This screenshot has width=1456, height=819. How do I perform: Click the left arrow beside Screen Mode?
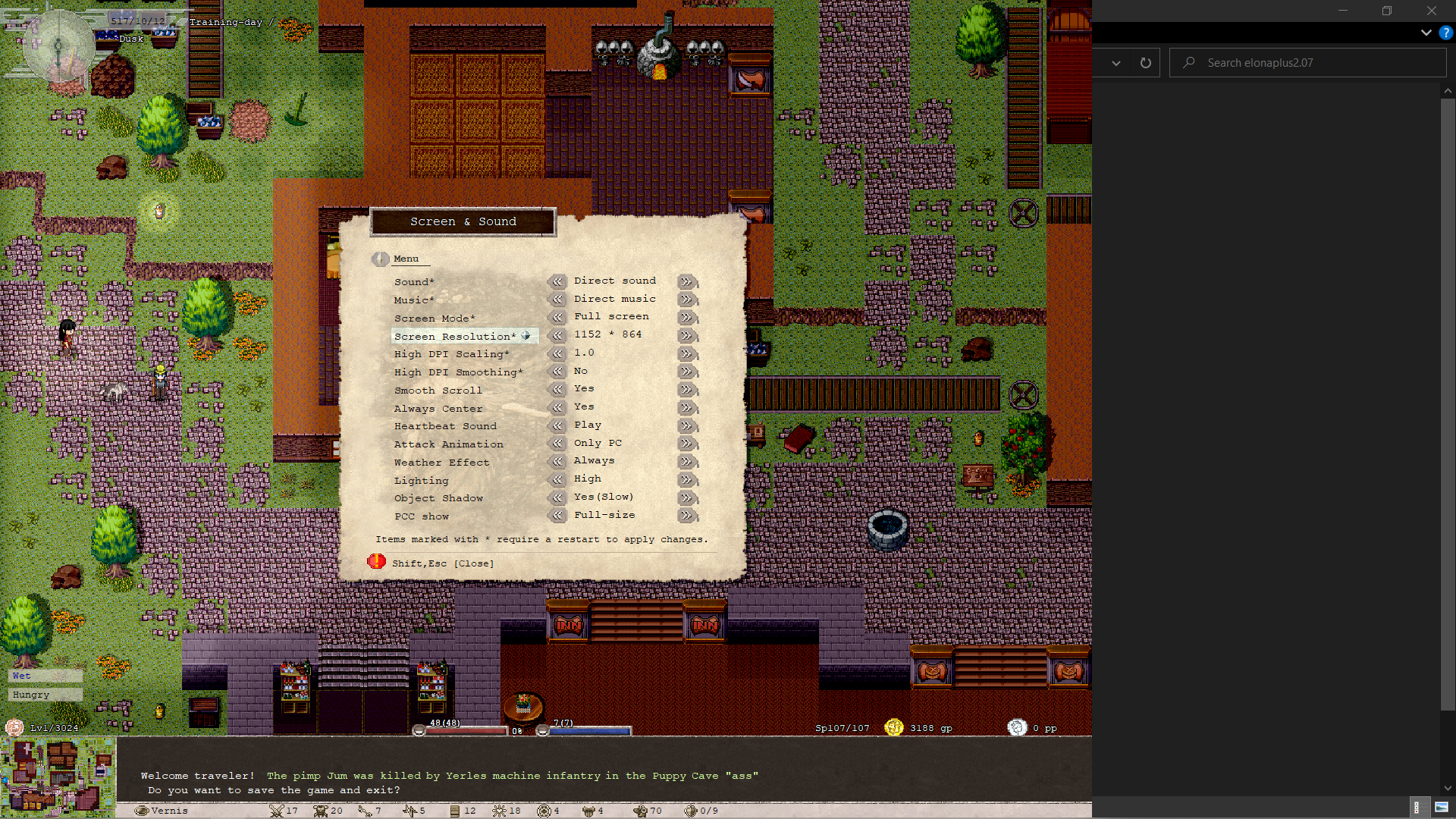point(557,317)
